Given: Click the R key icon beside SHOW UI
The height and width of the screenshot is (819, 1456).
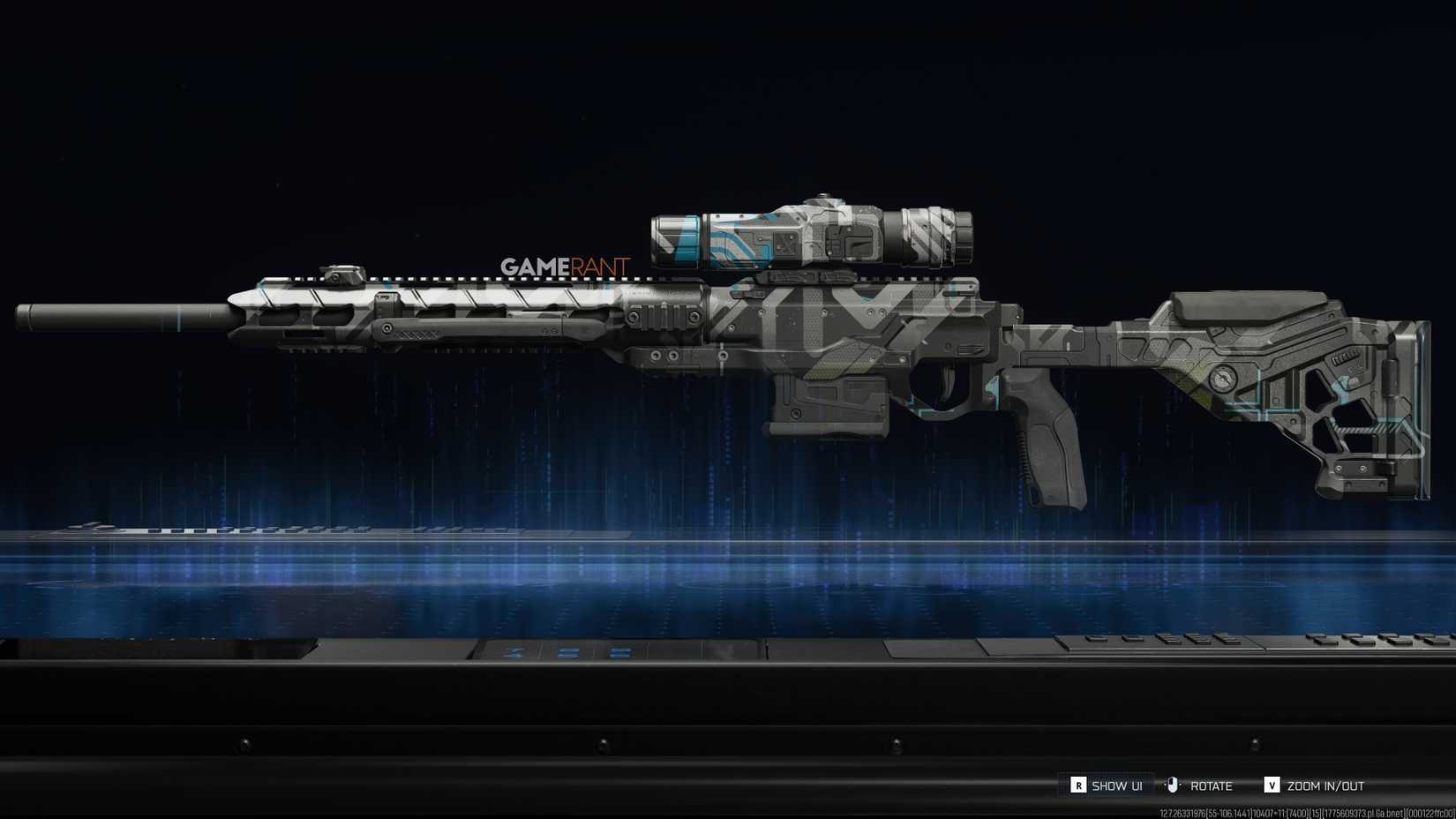Looking at the screenshot, I should point(1077,785).
